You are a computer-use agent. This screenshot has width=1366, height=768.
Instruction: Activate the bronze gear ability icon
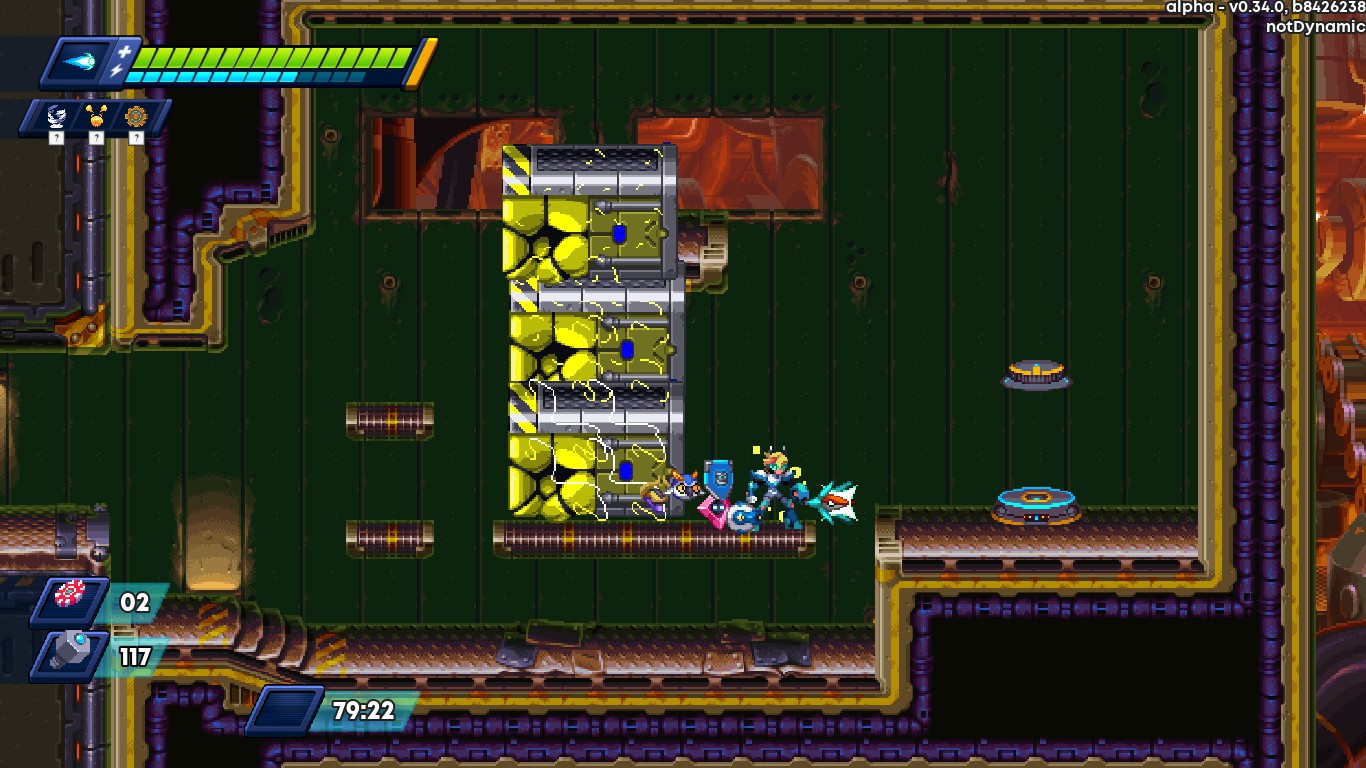click(135, 118)
